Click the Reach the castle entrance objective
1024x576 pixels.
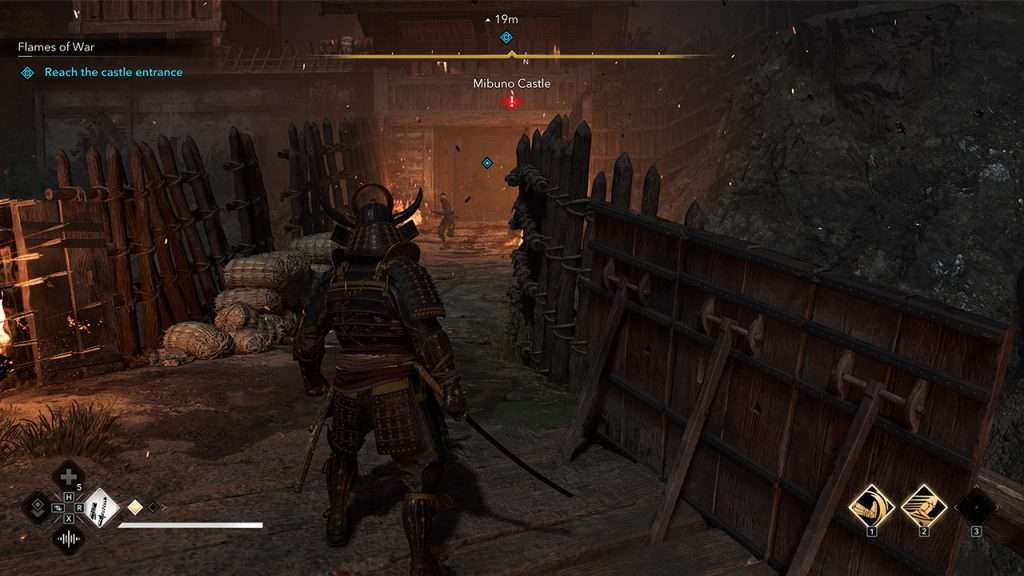[x=113, y=72]
